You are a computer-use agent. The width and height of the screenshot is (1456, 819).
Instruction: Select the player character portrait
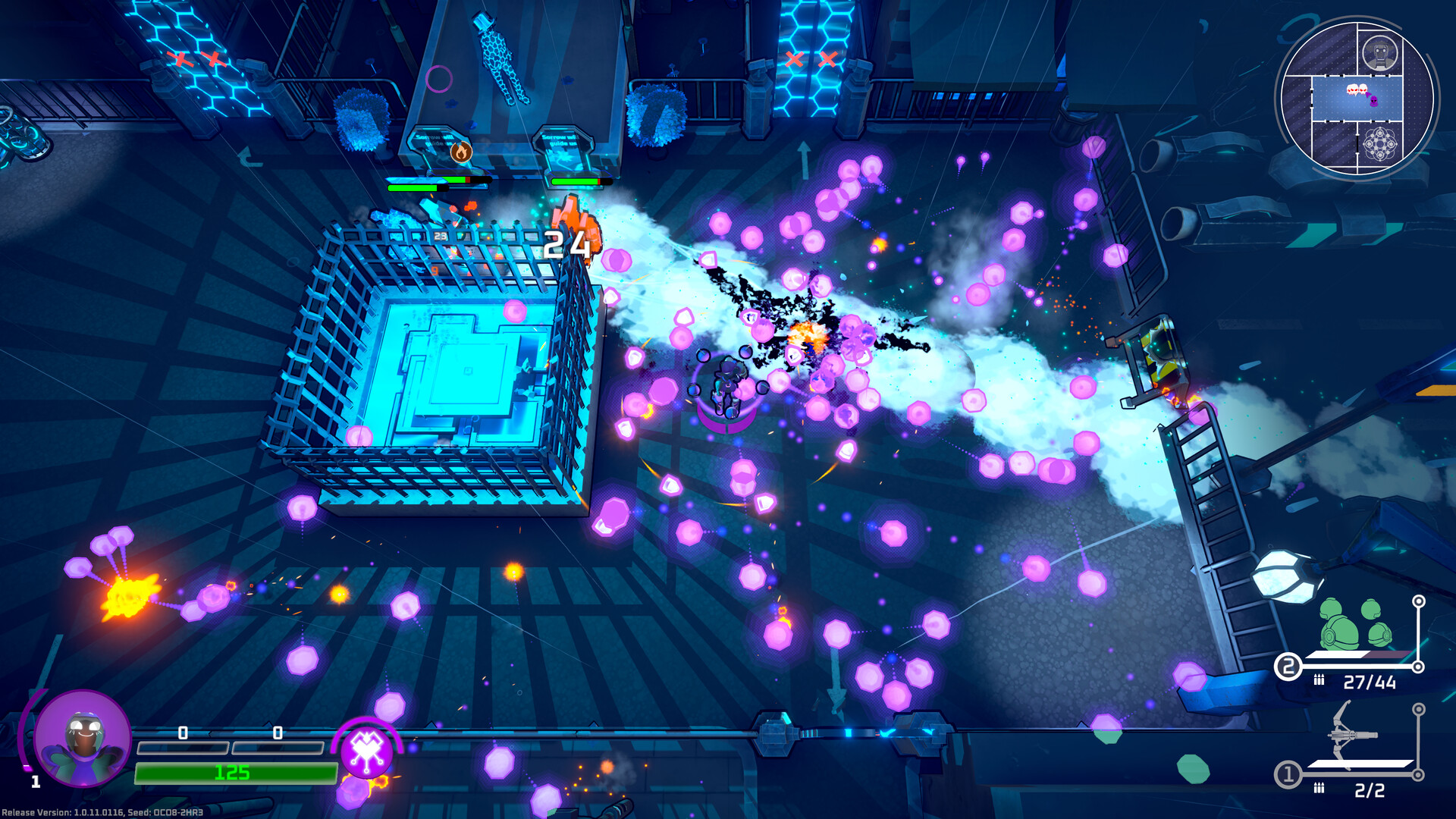[x=83, y=739]
